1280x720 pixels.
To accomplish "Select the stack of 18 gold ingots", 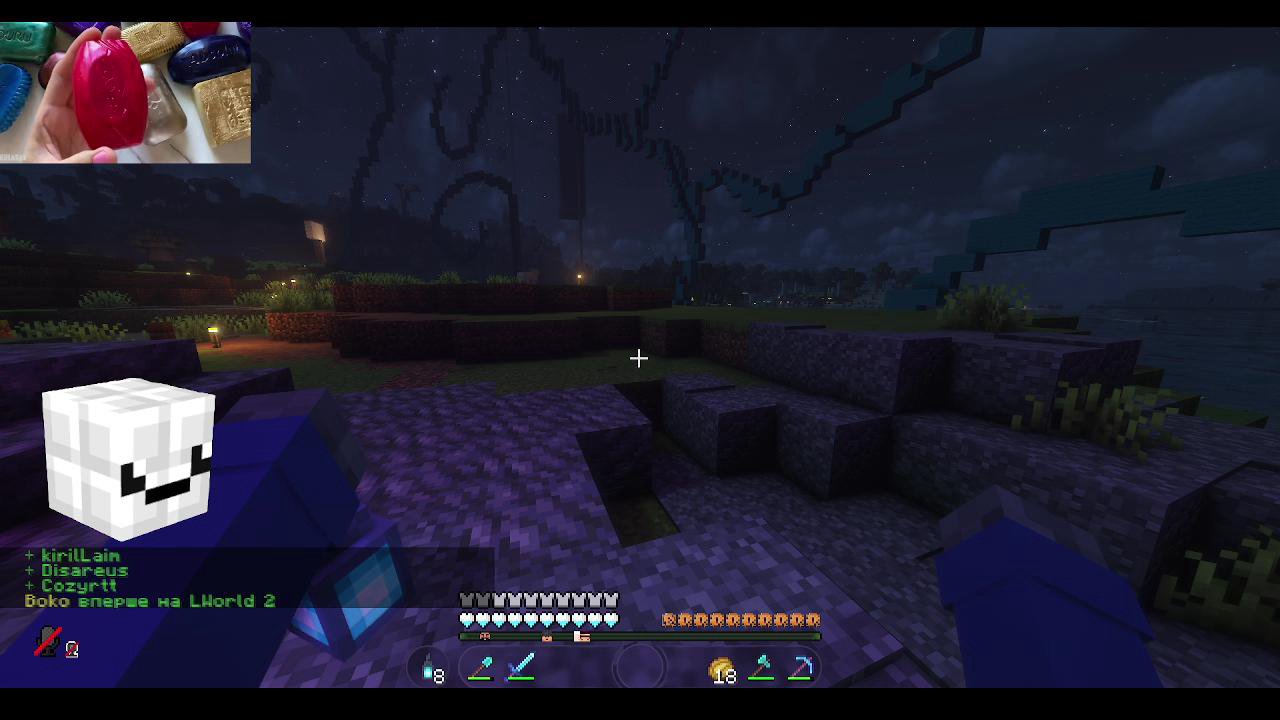I will 721,669.
